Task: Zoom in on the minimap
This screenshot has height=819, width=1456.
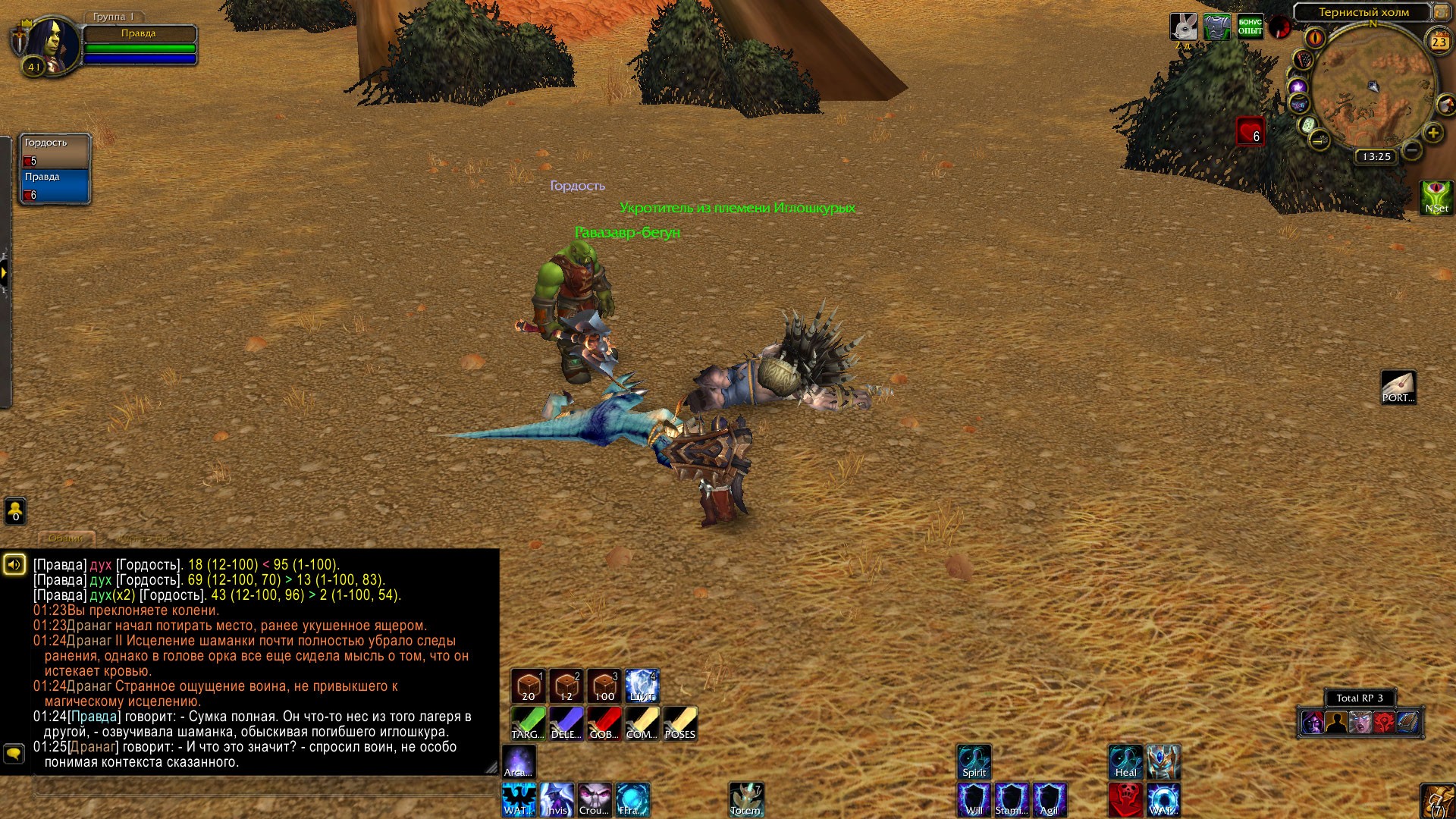Action: pos(1432,133)
